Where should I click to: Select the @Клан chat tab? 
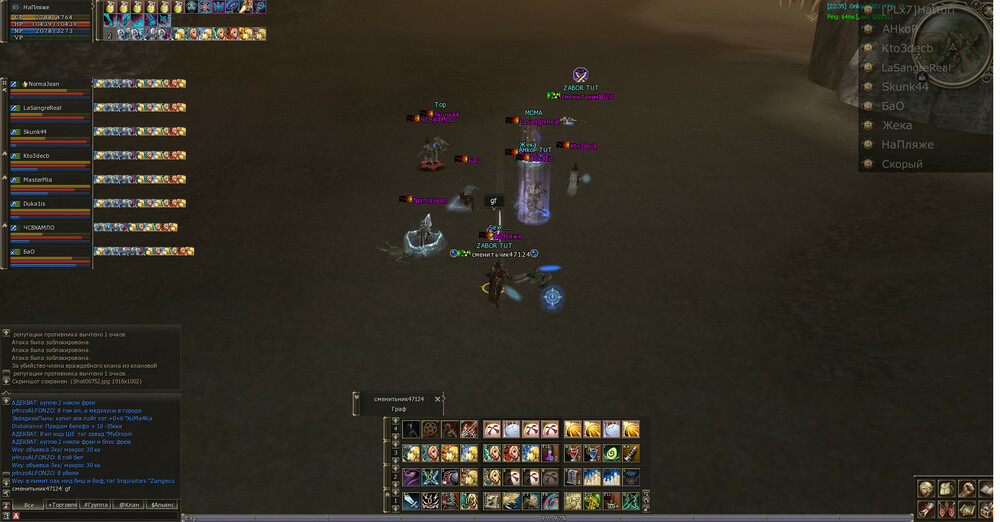pos(129,505)
